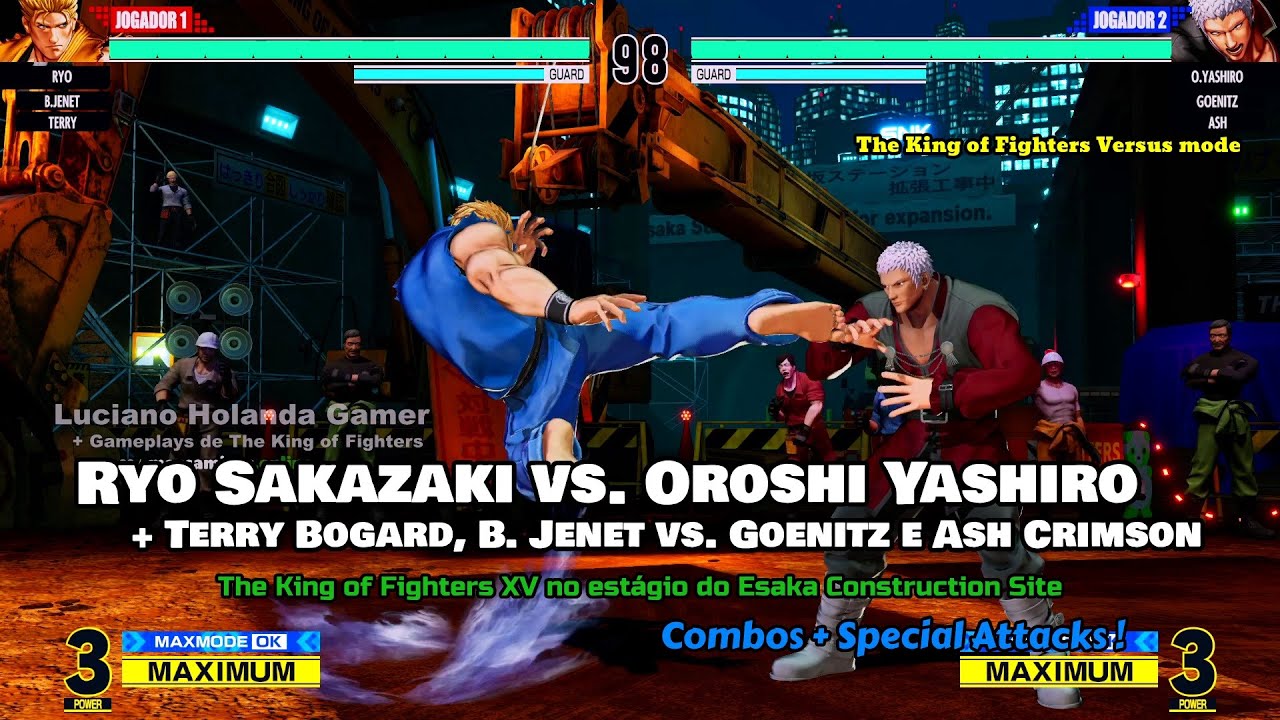Click Orochi Yashiro's character portrait

pyautogui.click(x=1224, y=32)
